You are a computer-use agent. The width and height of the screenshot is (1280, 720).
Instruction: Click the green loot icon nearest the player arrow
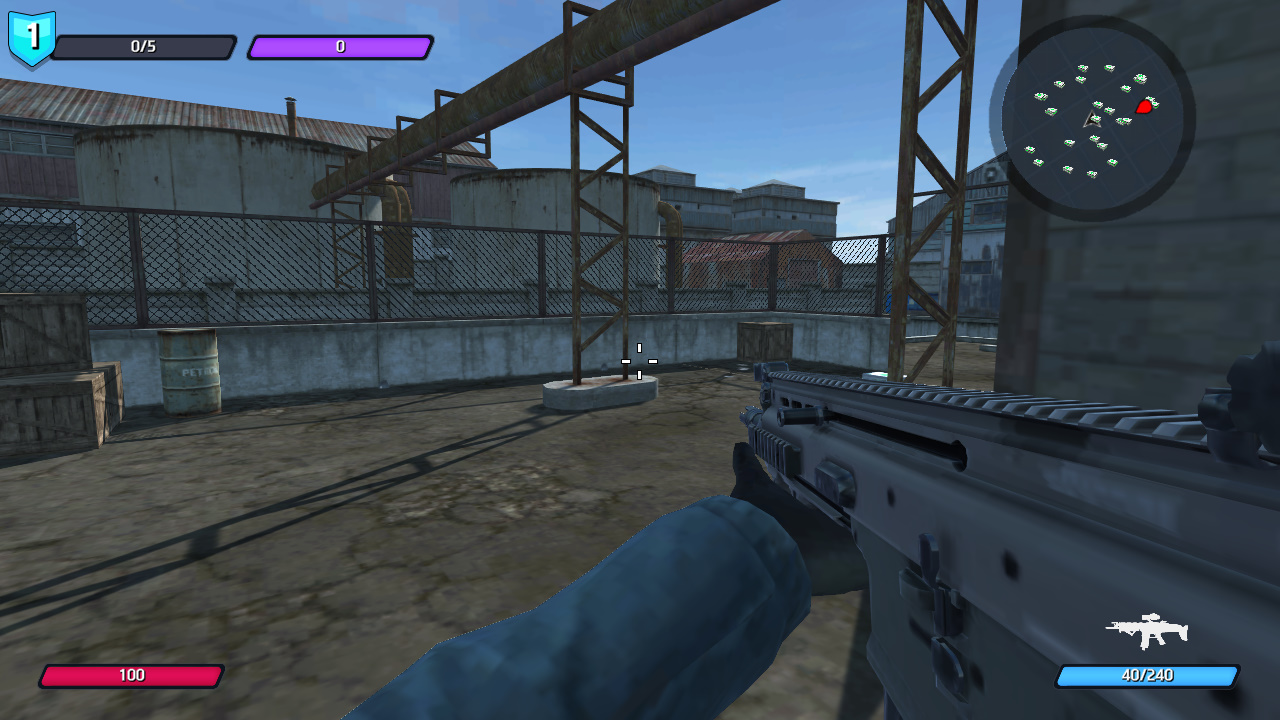click(x=1097, y=120)
